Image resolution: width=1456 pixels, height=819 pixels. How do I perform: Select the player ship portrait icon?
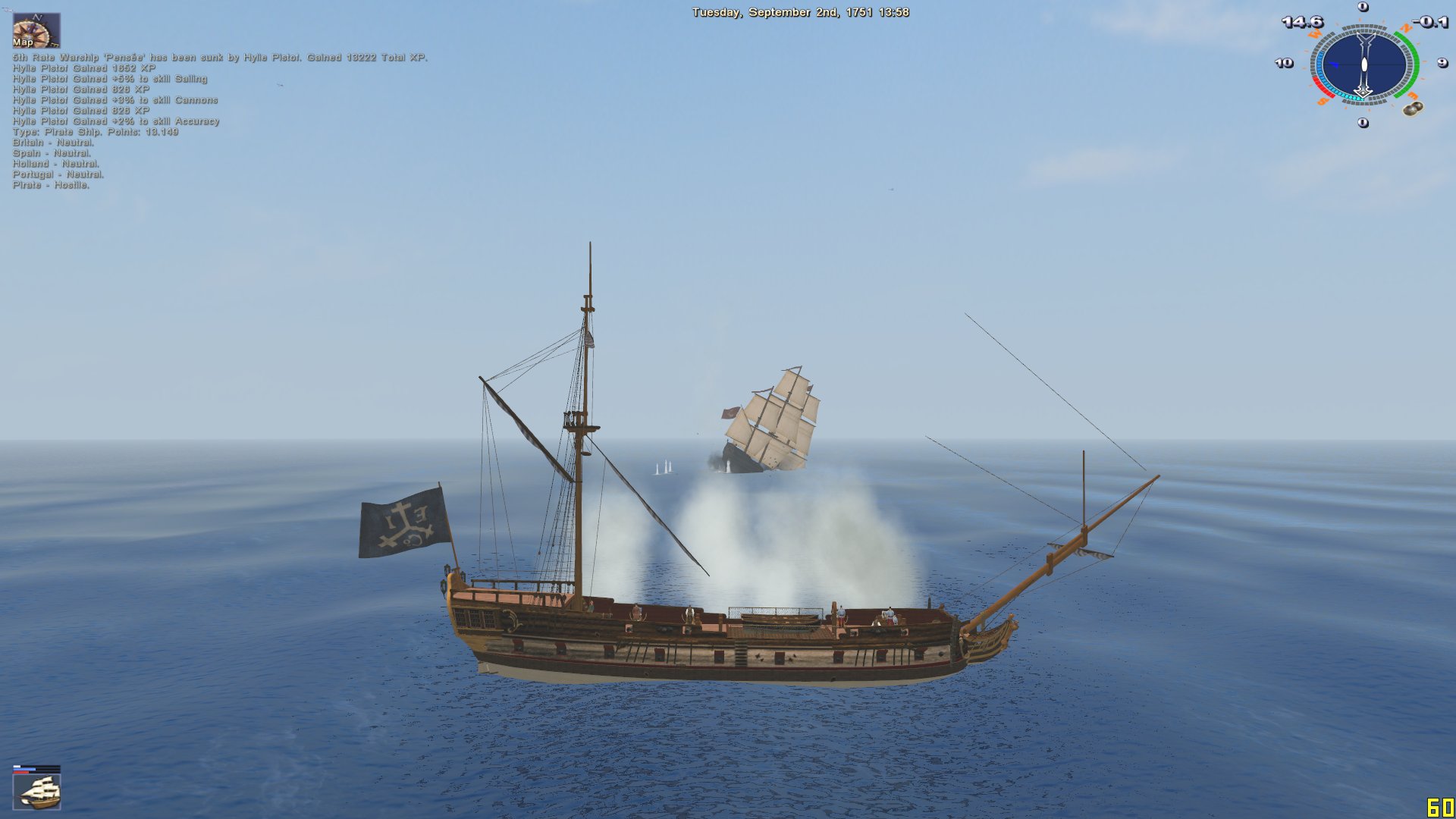coord(37,792)
